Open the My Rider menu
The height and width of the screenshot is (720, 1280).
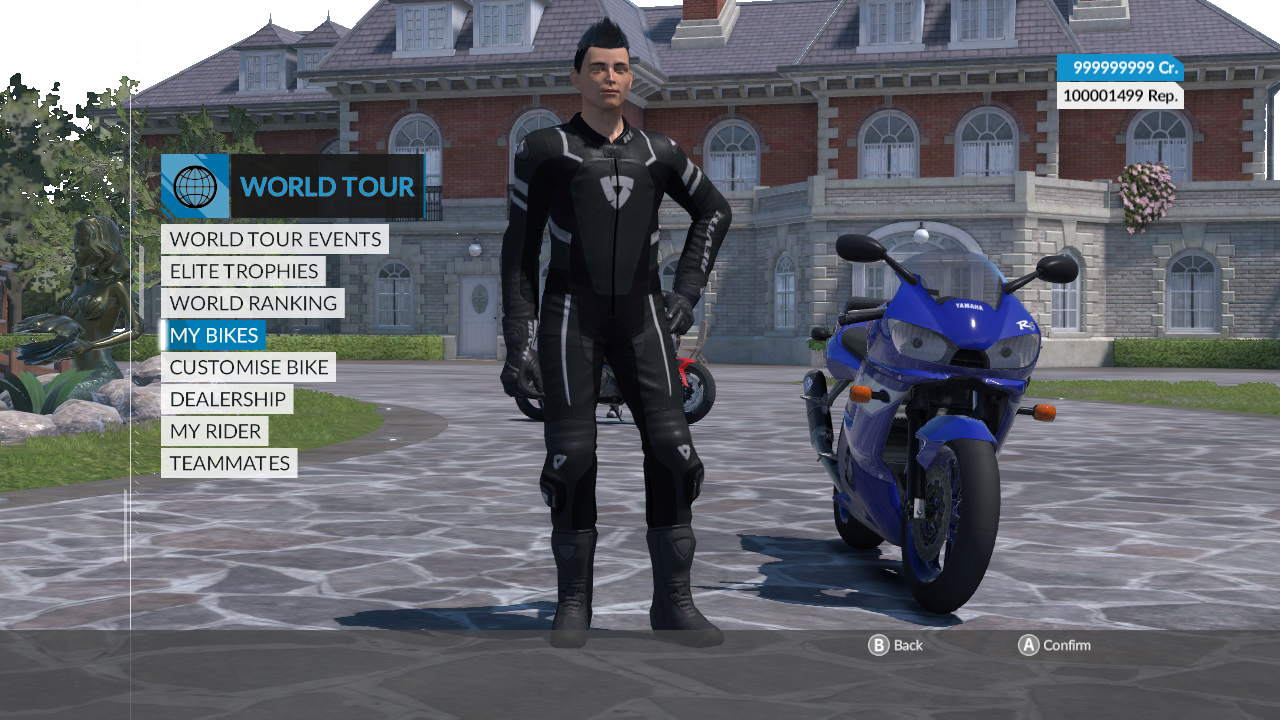click(x=215, y=431)
